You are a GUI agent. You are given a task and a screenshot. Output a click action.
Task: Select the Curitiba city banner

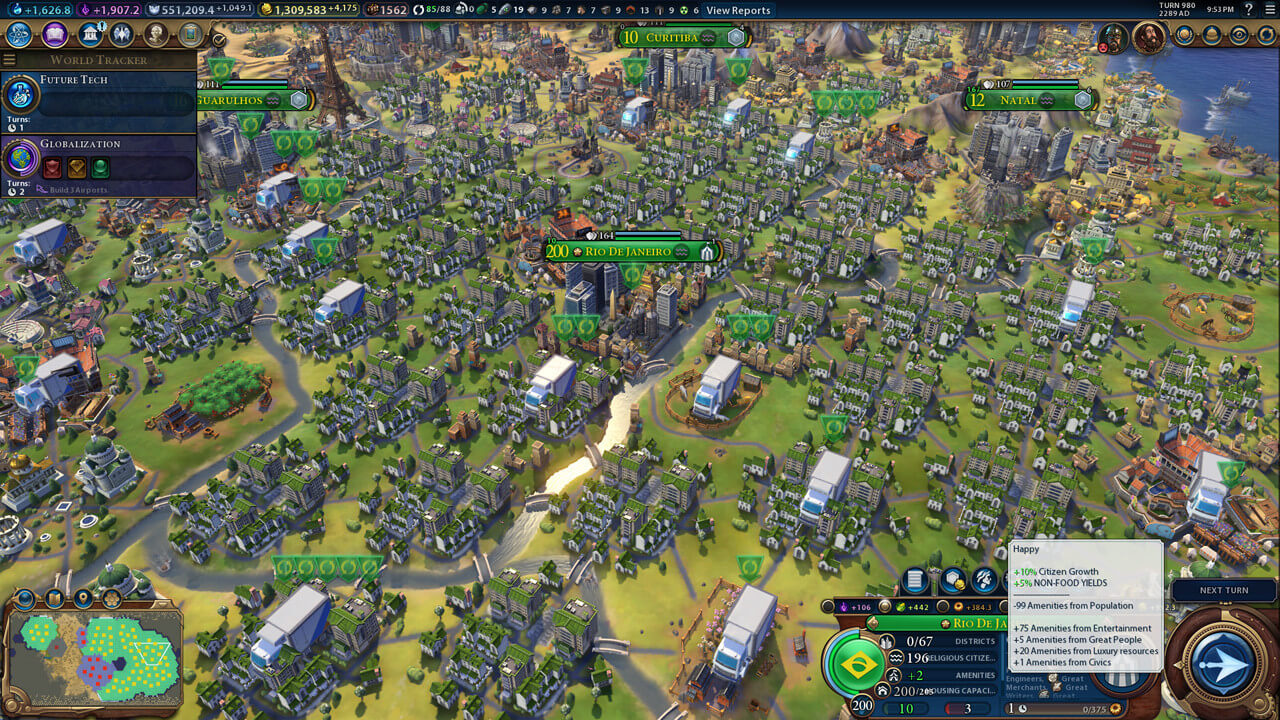point(680,38)
